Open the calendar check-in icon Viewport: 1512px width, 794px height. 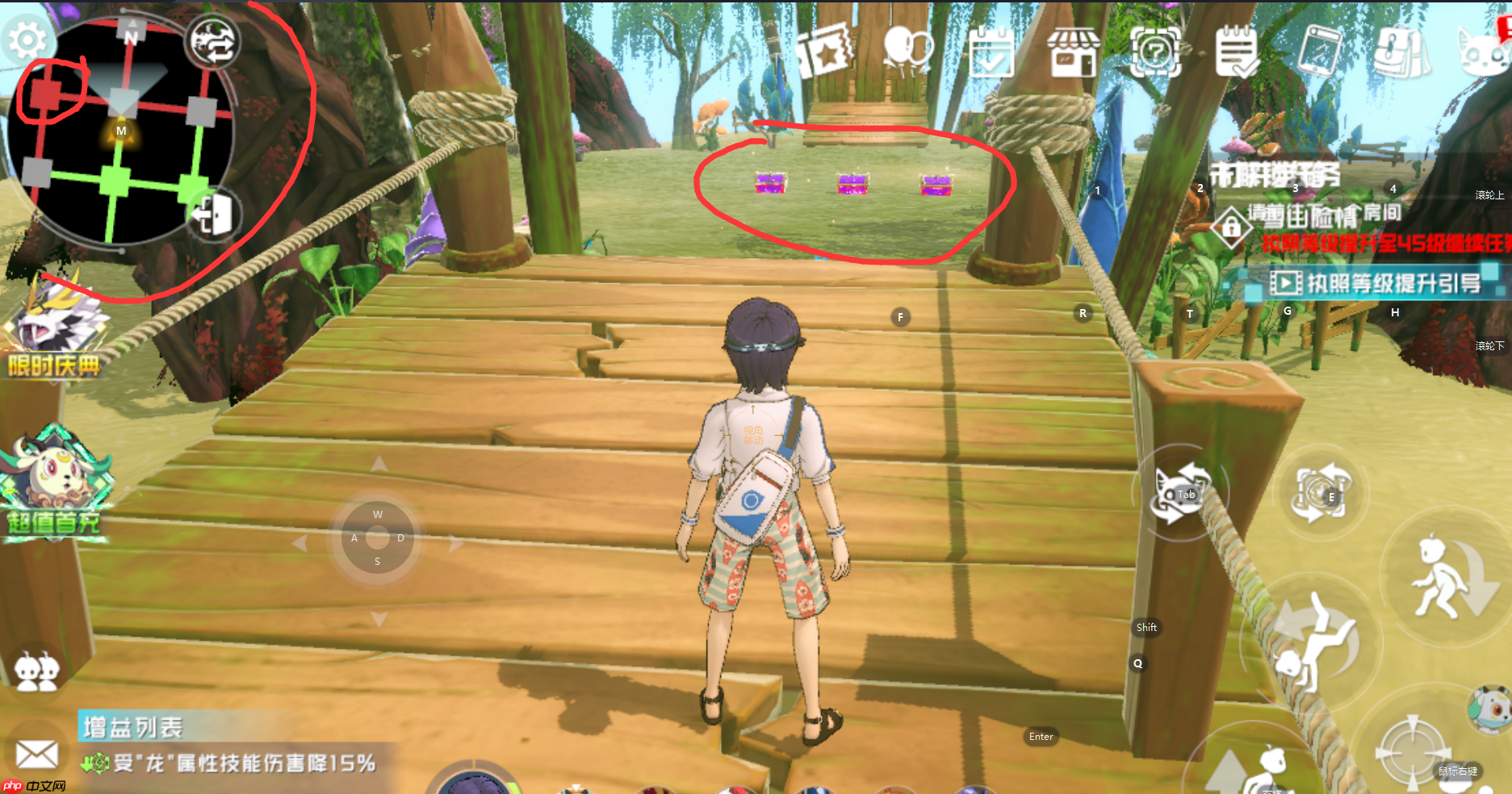(991, 52)
